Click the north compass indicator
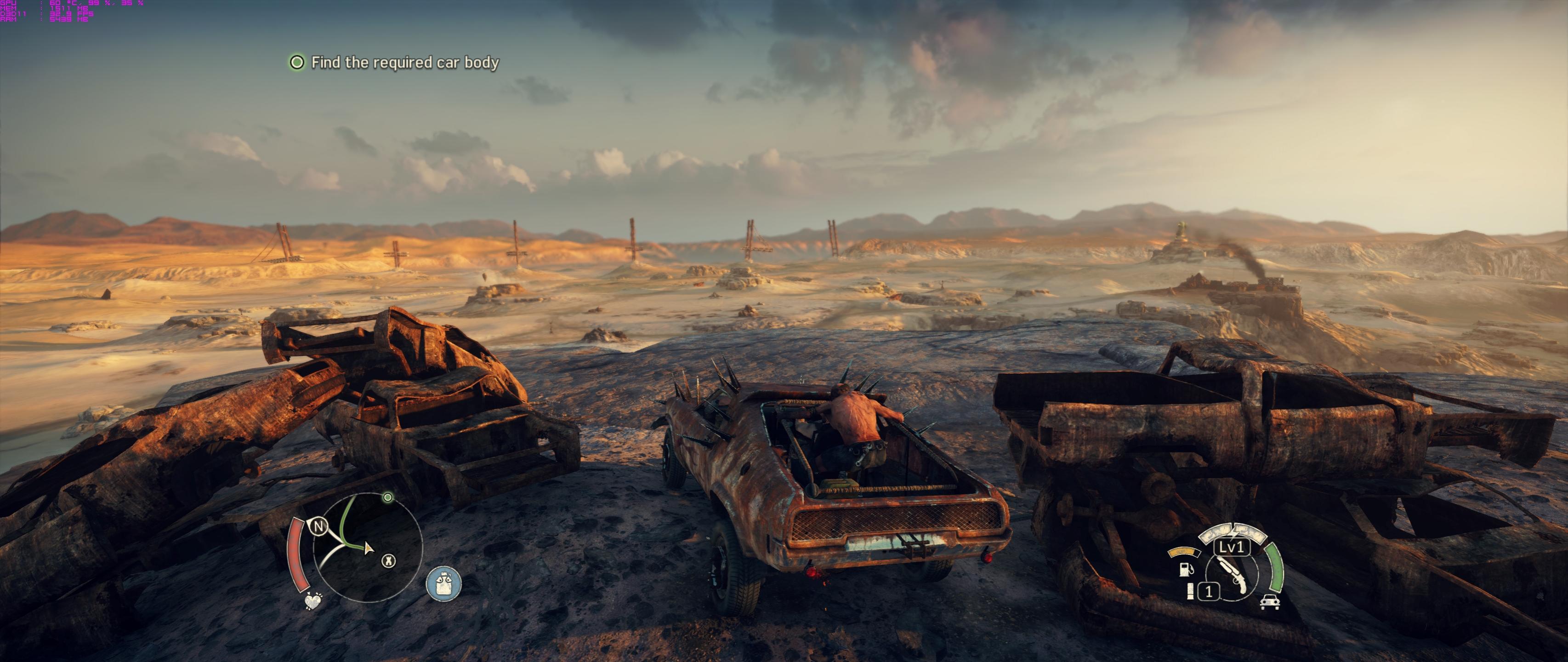Viewport: 1568px width, 662px height. pyautogui.click(x=318, y=525)
